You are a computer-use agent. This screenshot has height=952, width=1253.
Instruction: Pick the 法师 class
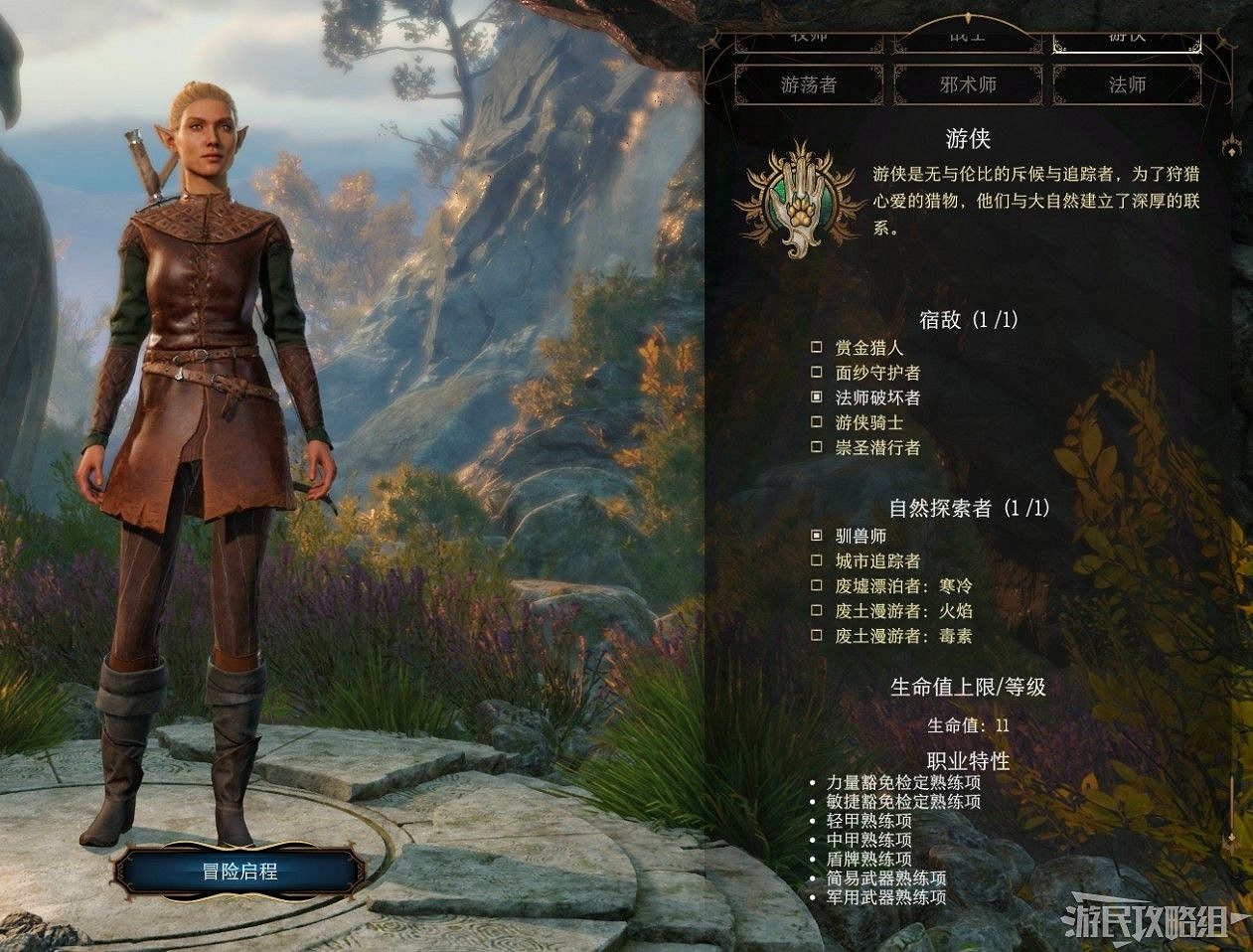pos(1127,84)
